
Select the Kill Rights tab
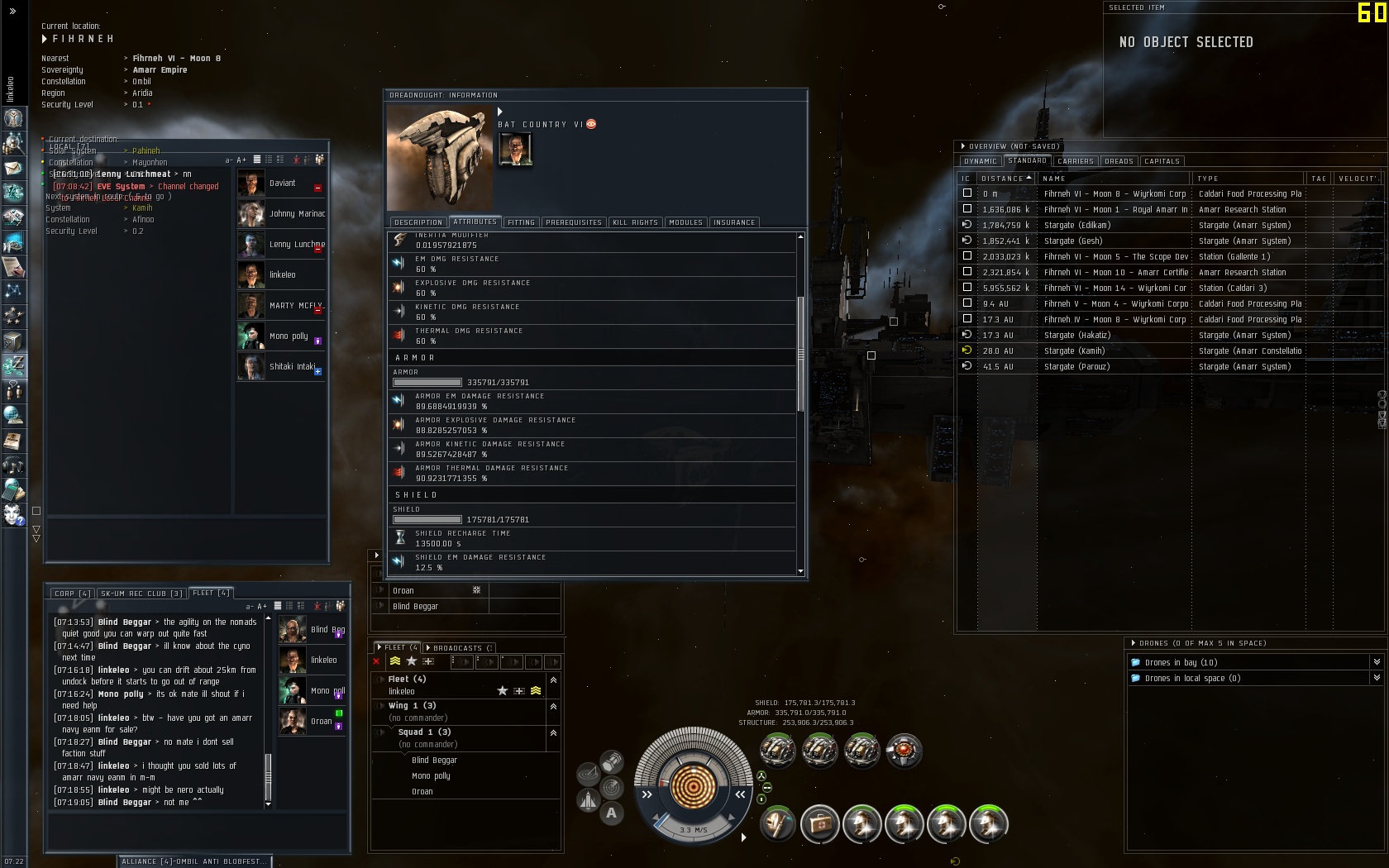[635, 222]
